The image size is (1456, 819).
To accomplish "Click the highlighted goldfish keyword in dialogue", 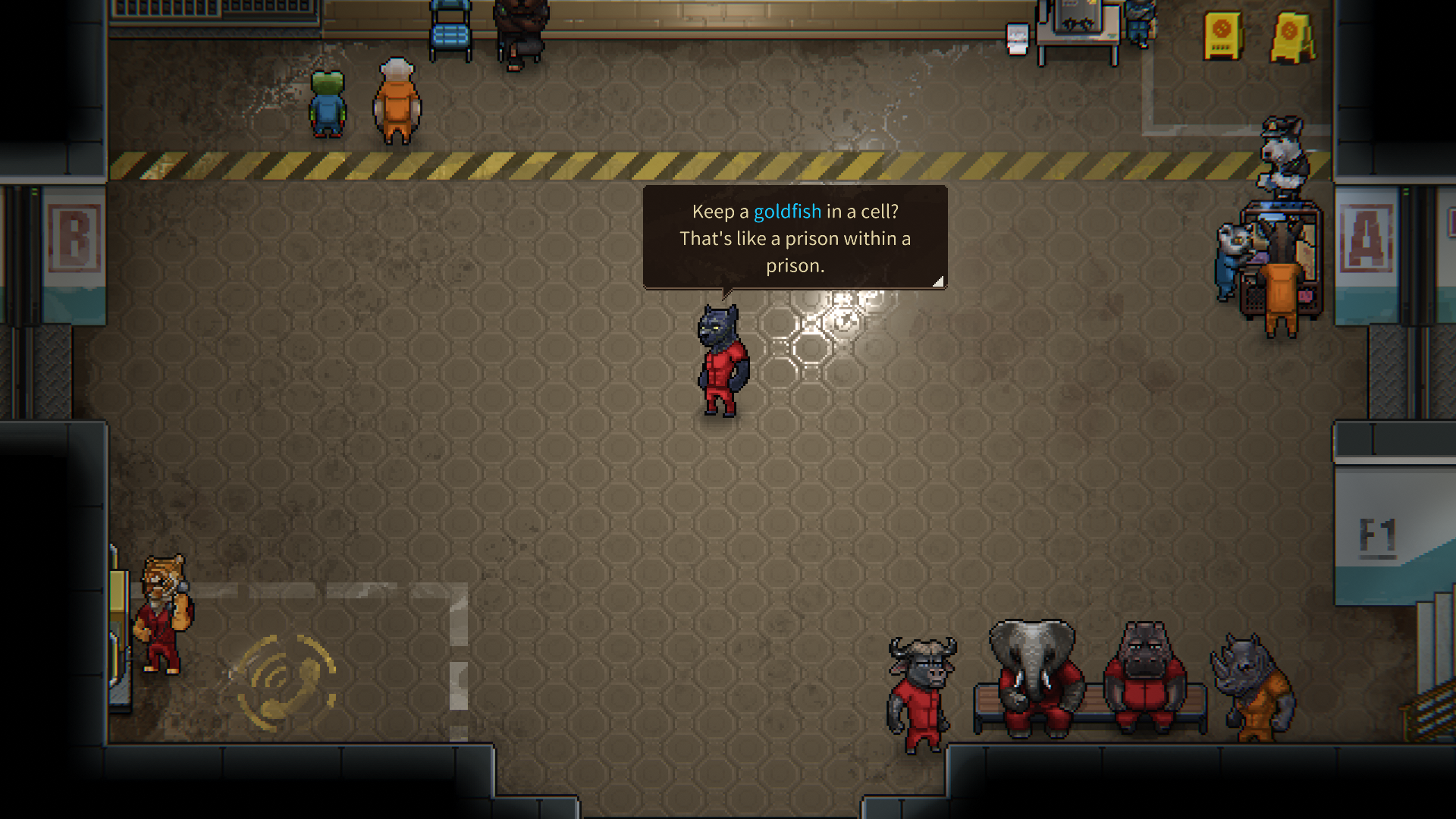I will 787,212.
